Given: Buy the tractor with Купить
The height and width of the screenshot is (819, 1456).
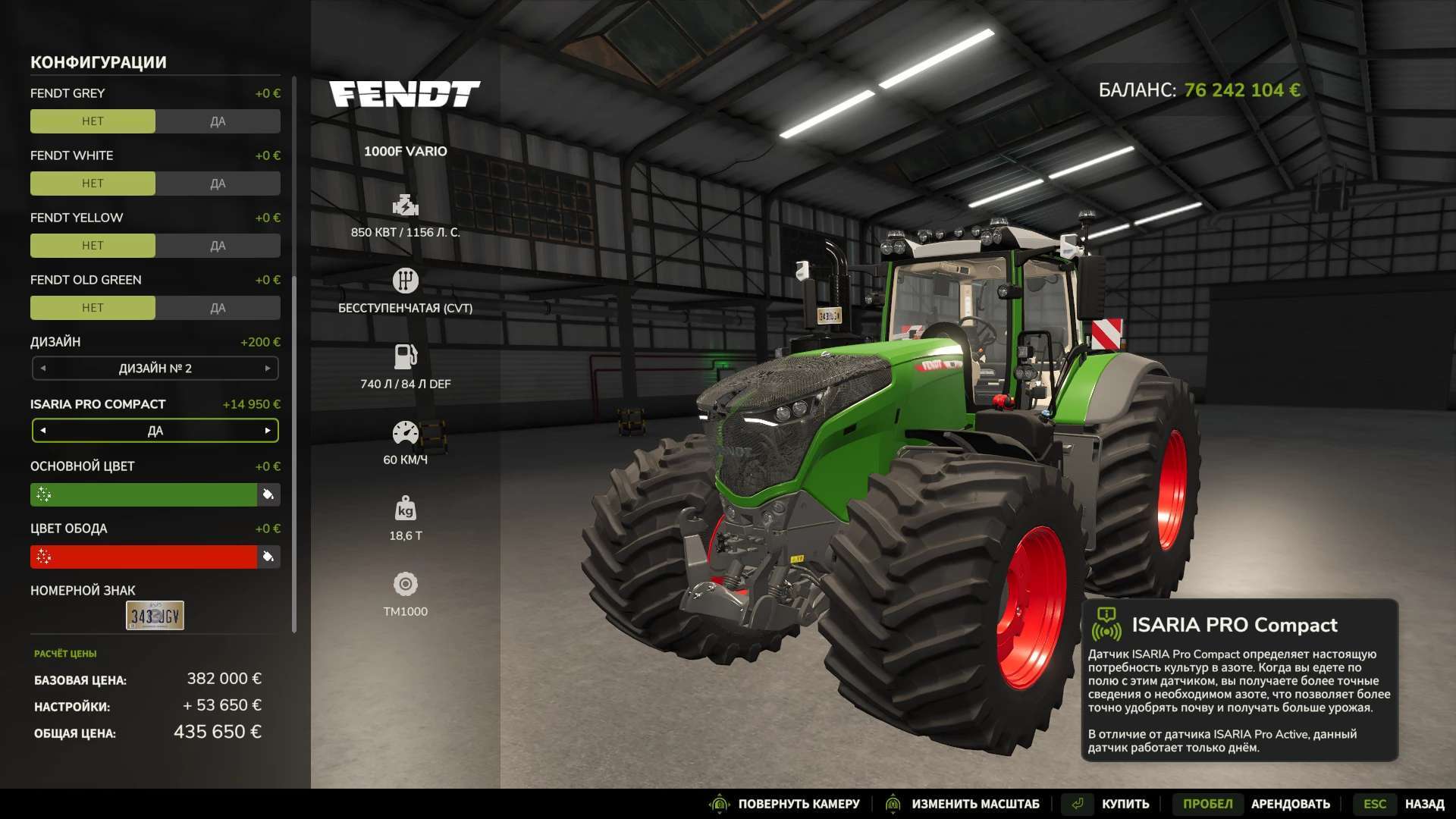Looking at the screenshot, I should pos(1125,804).
